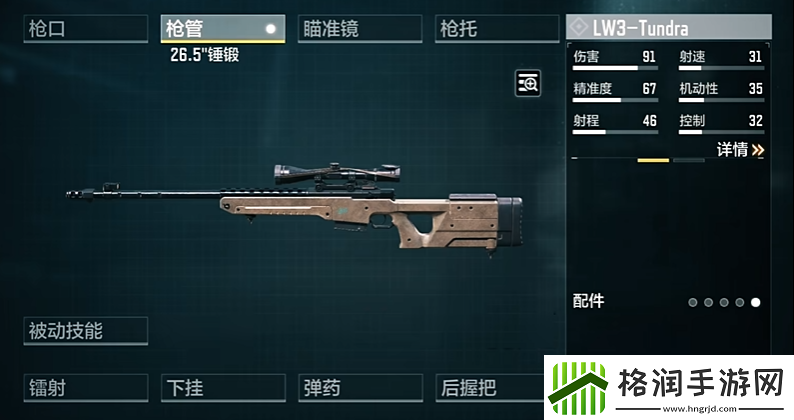The width and height of the screenshot is (794, 420).
Task: Choose the 瞄准镜 scope attachment slot
Action: (x=360, y=29)
